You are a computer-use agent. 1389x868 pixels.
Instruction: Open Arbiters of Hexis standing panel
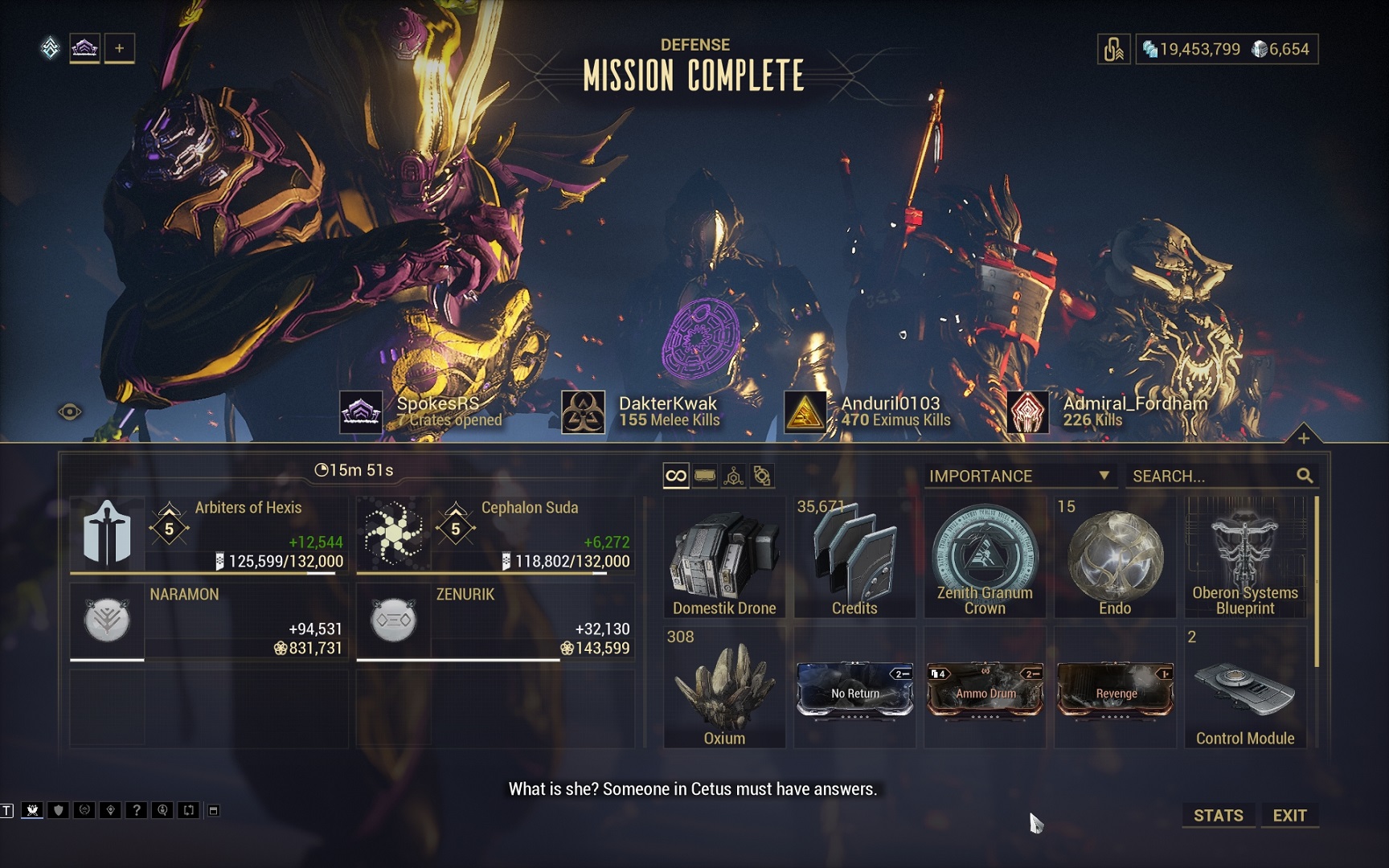click(x=209, y=534)
